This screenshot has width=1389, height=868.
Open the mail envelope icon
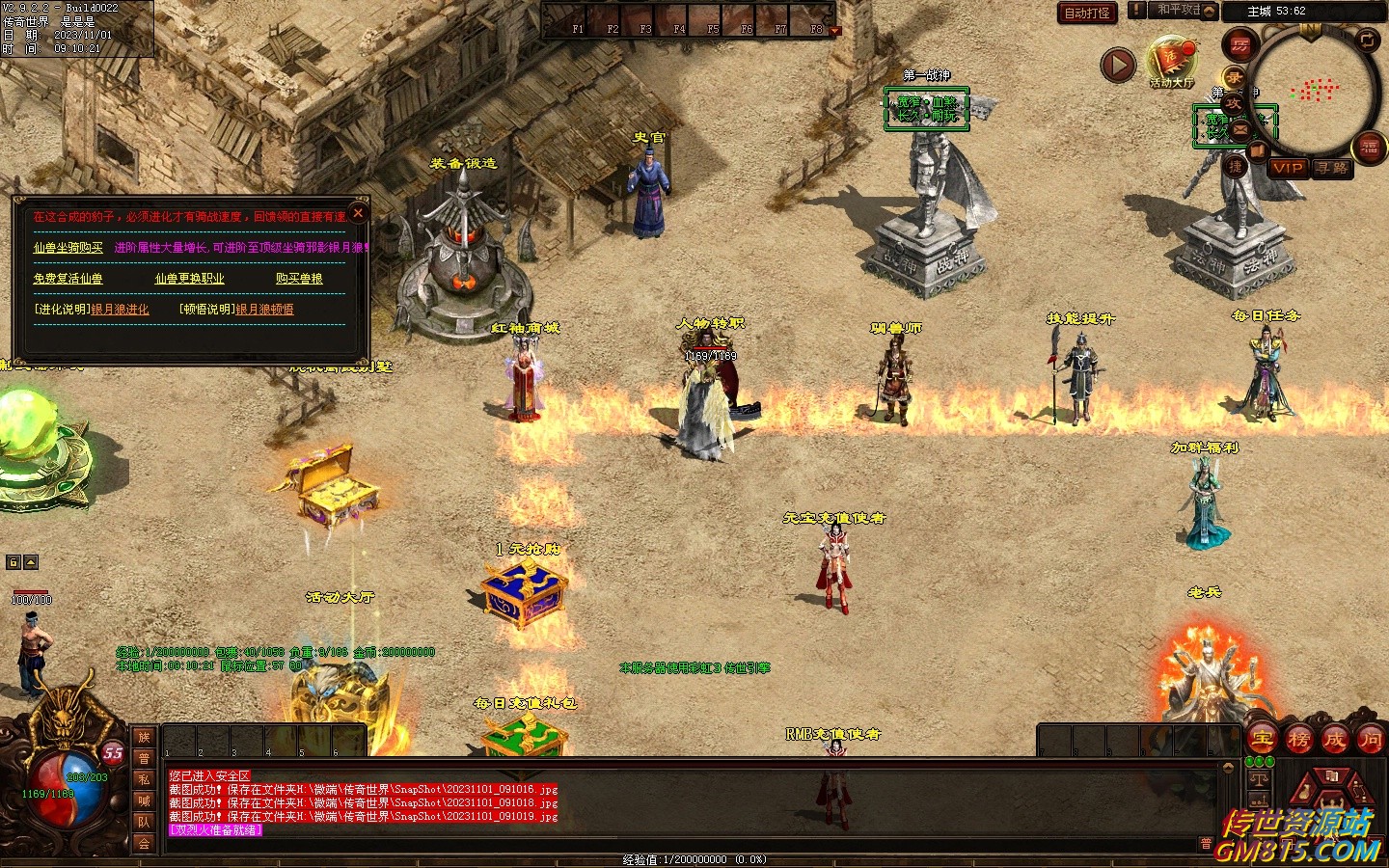(x=1240, y=128)
